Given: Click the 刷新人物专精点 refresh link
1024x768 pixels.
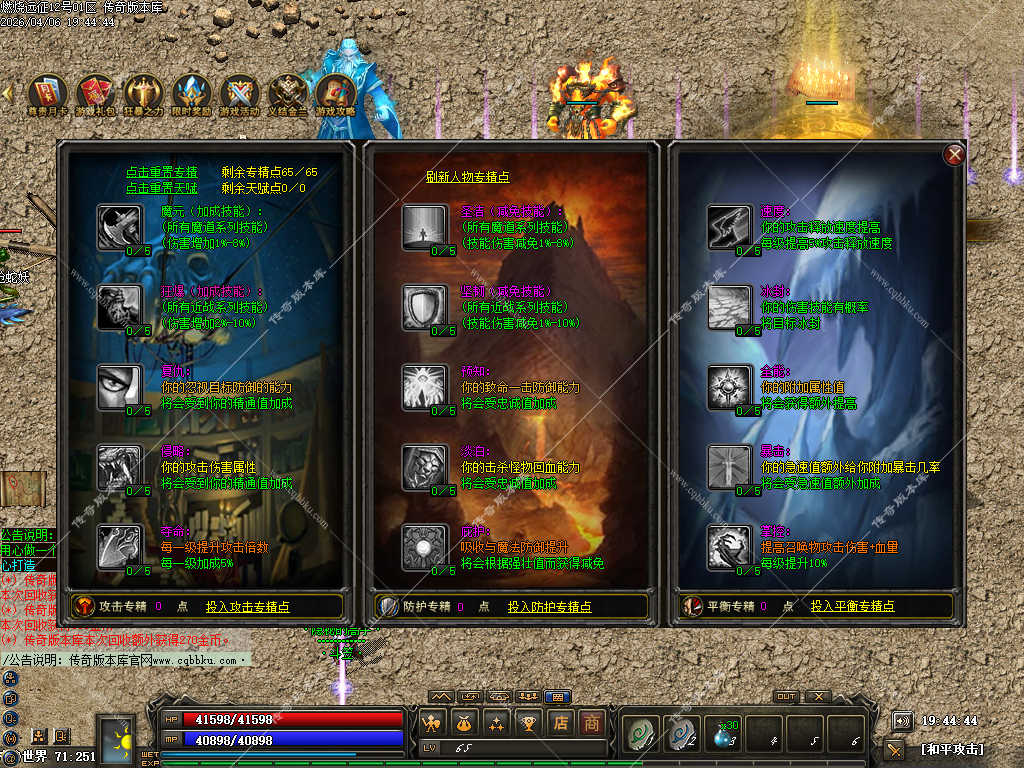Looking at the screenshot, I should coord(467,177).
